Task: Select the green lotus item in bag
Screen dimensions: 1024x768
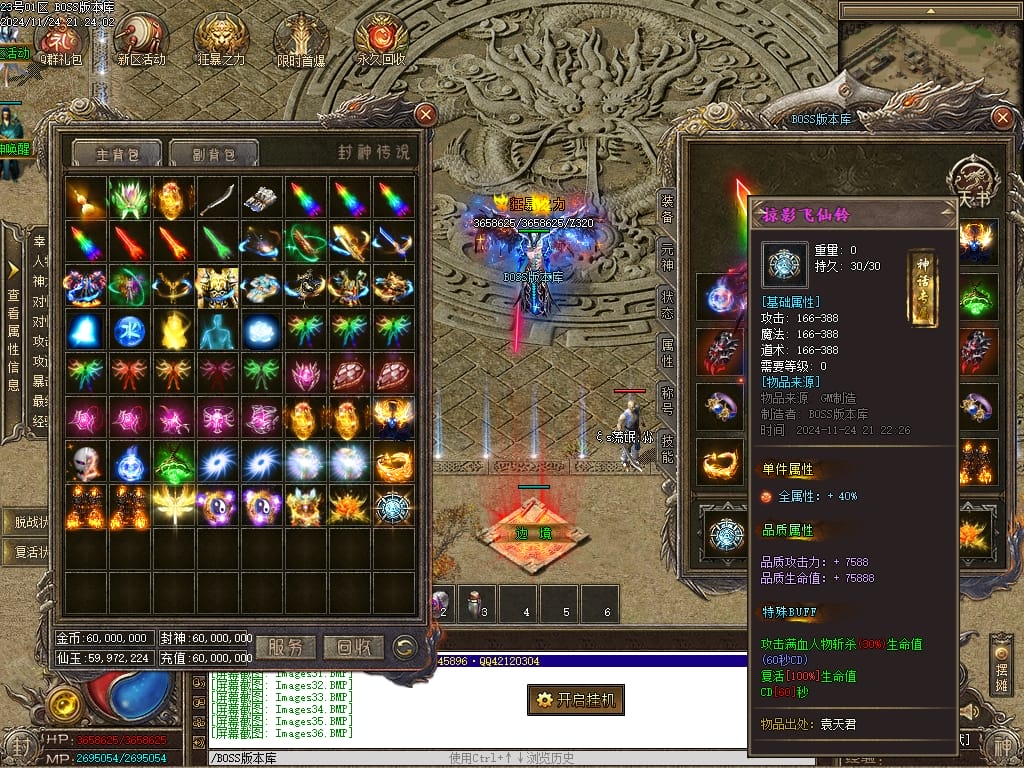Action: tap(129, 199)
